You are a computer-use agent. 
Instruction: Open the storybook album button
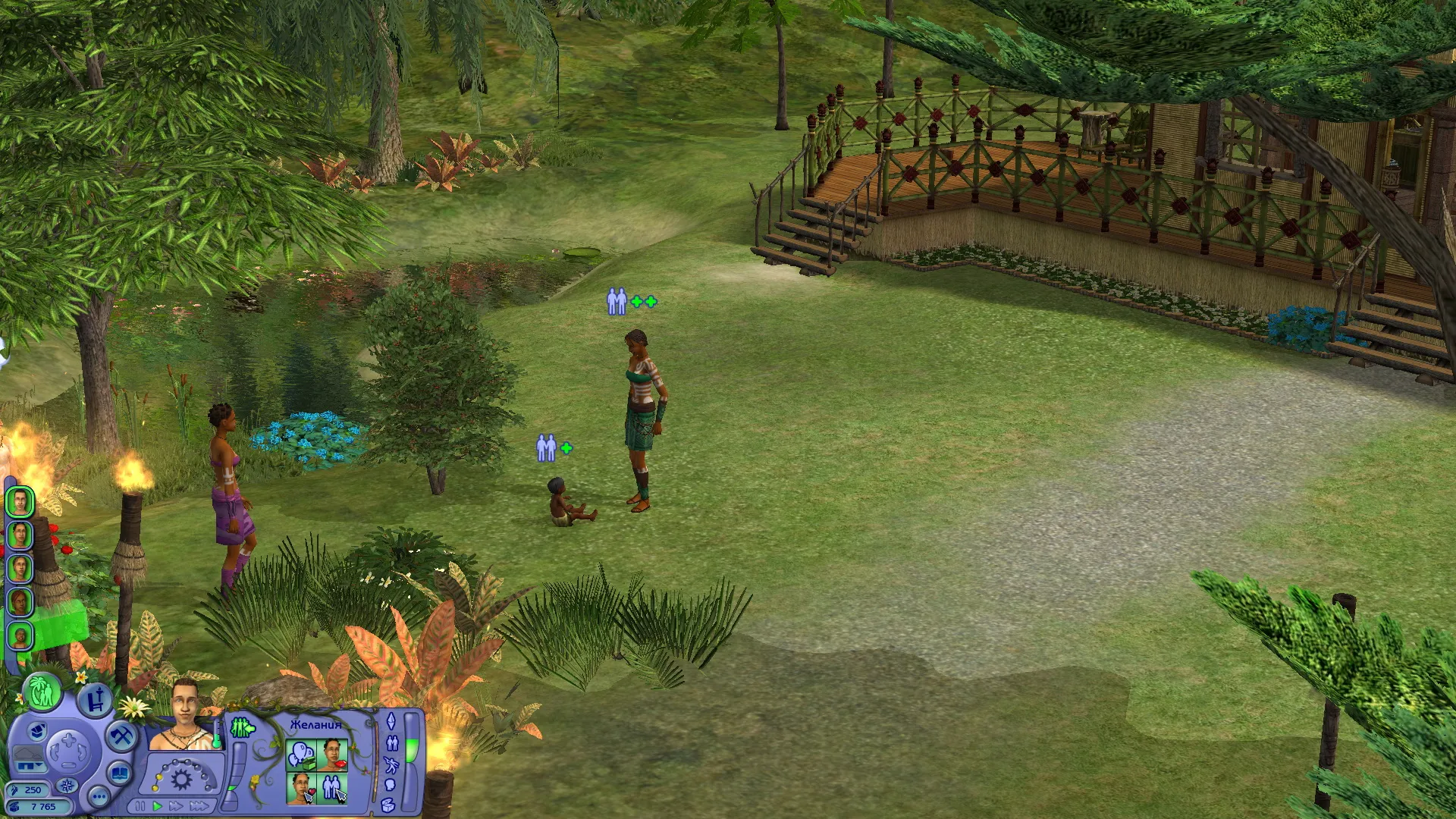(x=121, y=774)
